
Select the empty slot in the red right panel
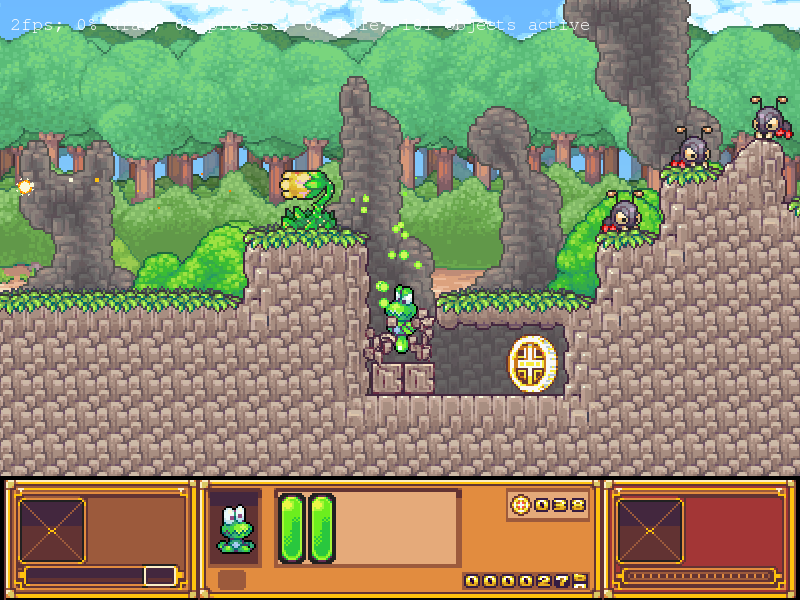click(x=649, y=530)
